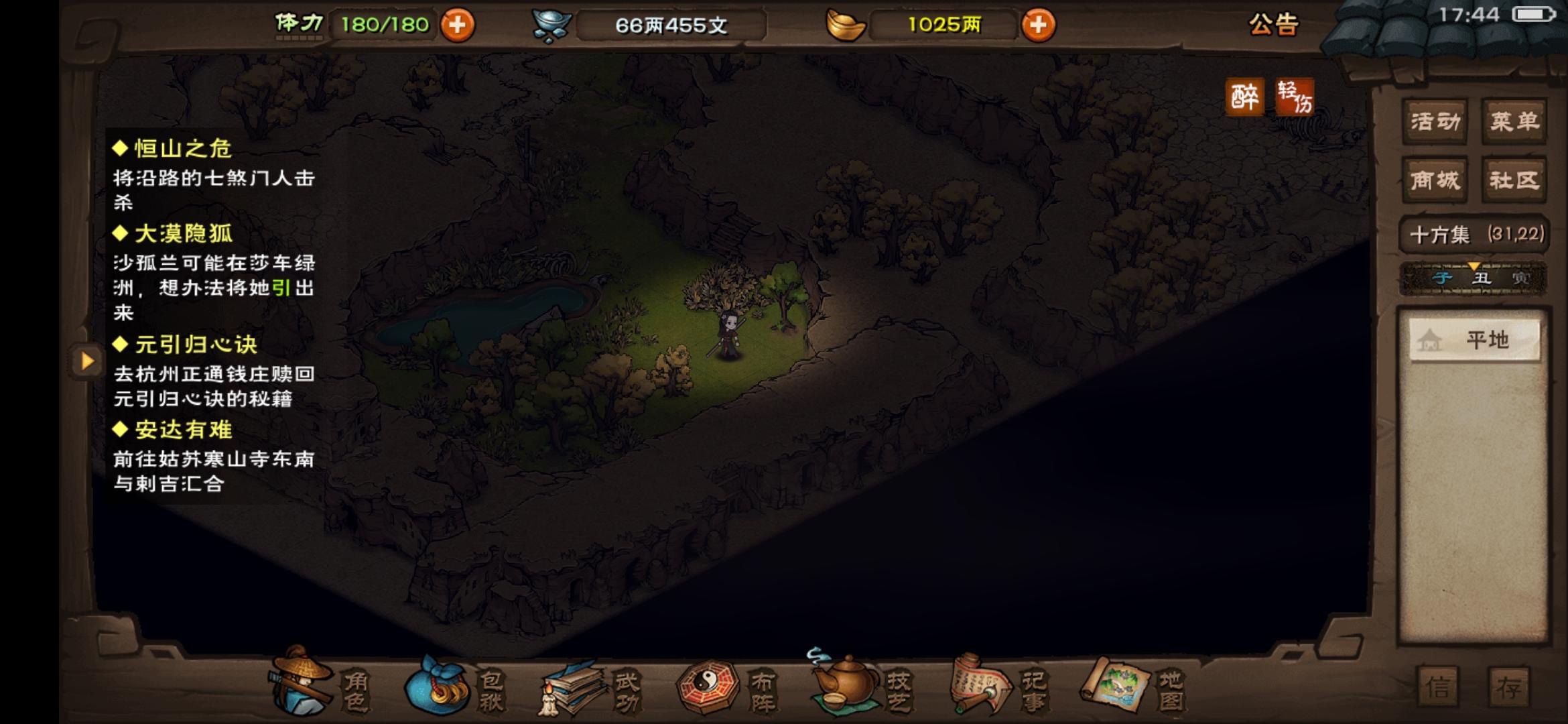
Task: Check the 醉 drunk status icon
Action: point(1246,94)
